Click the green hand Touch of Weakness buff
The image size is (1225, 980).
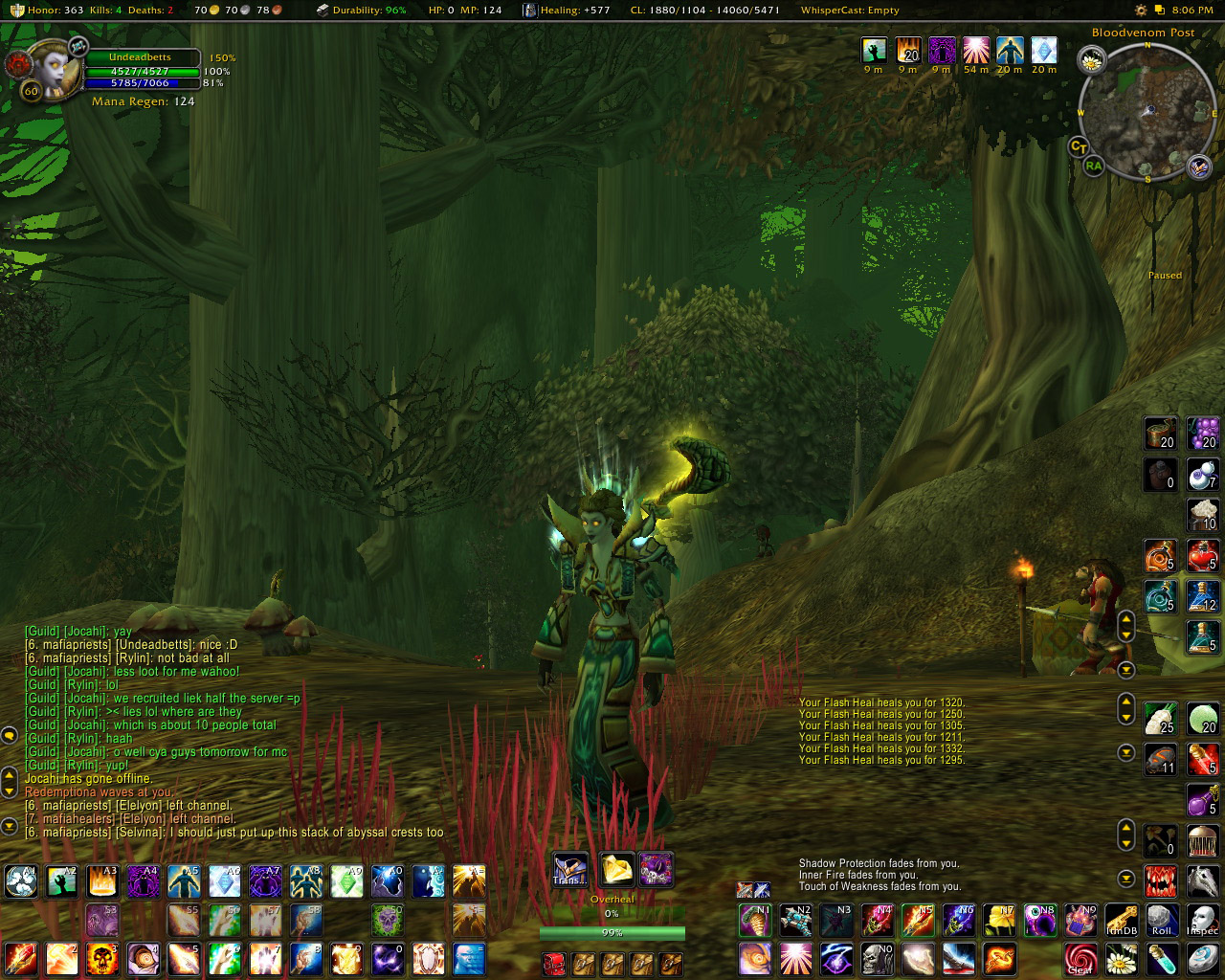pyautogui.click(x=873, y=51)
